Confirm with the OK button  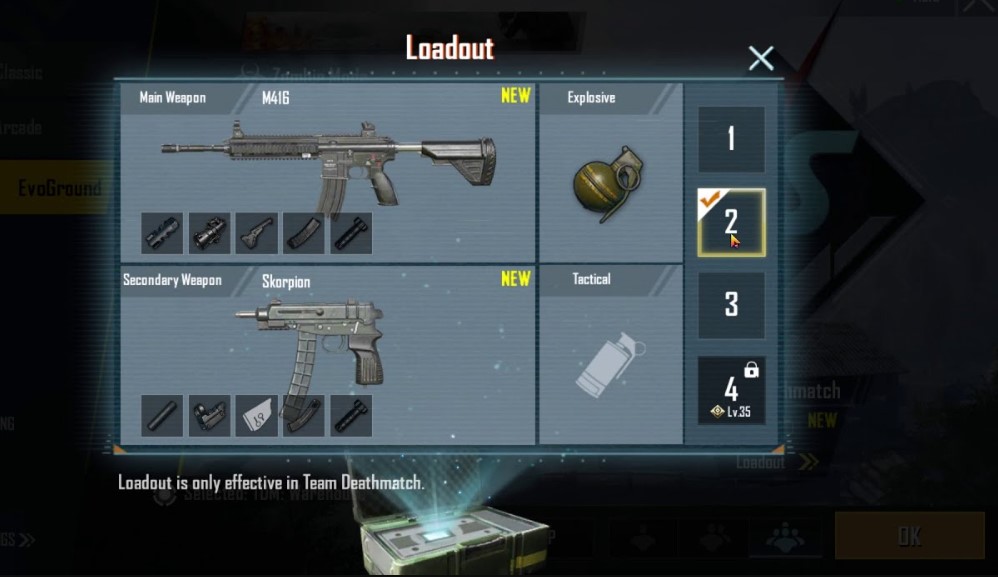(x=909, y=536)
